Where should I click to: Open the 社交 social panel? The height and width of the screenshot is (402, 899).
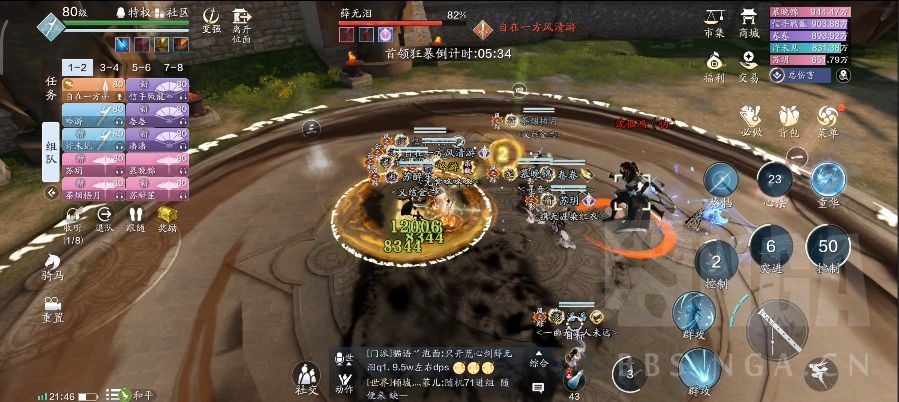(306, 378)
